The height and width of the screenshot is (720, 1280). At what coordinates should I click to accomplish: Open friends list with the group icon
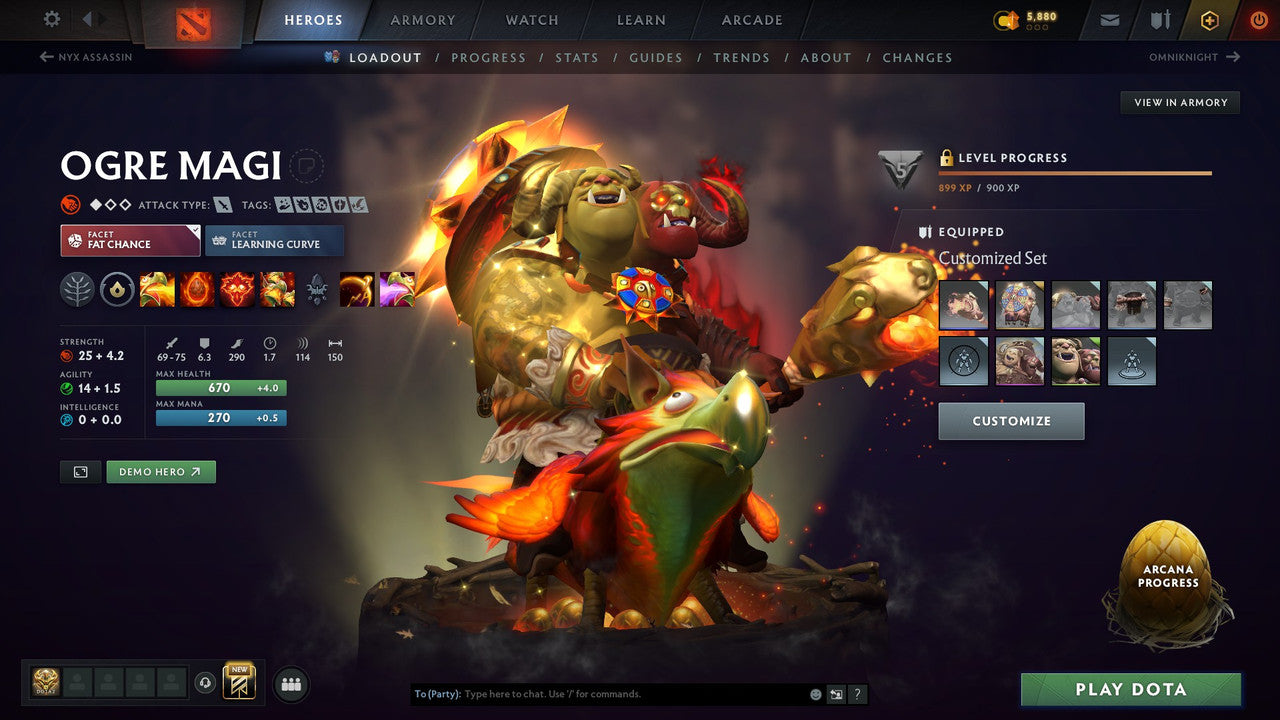(x=290, y=683)
